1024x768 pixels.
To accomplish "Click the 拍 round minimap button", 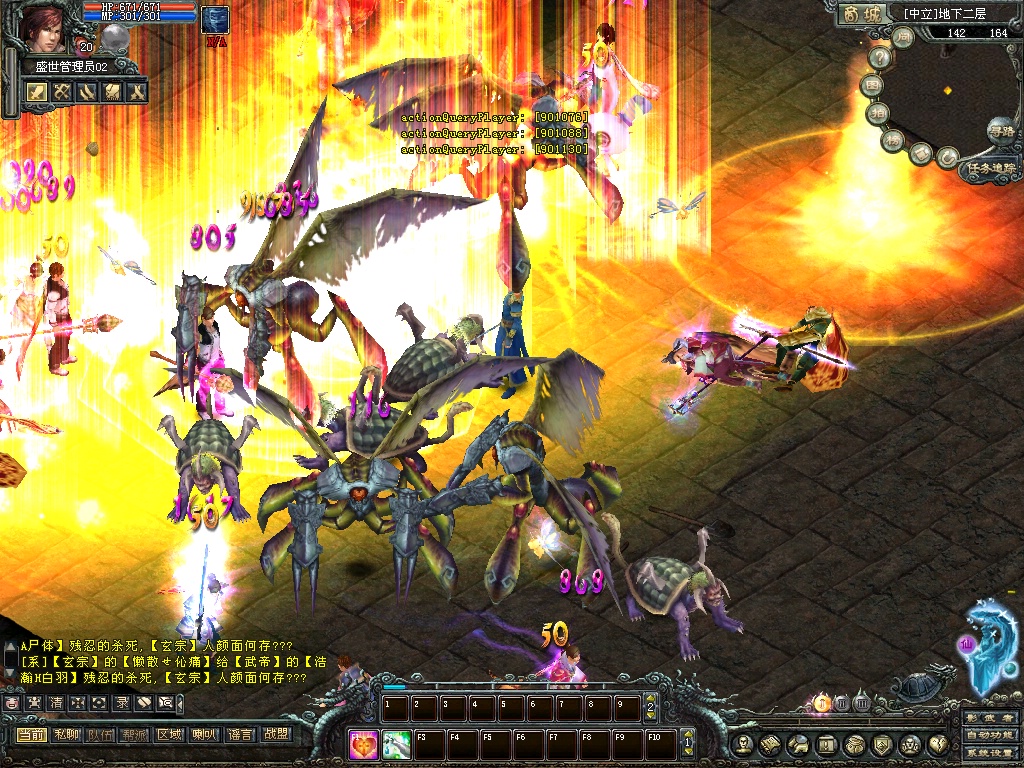I will pyautogui.click(x=875, y=112).
